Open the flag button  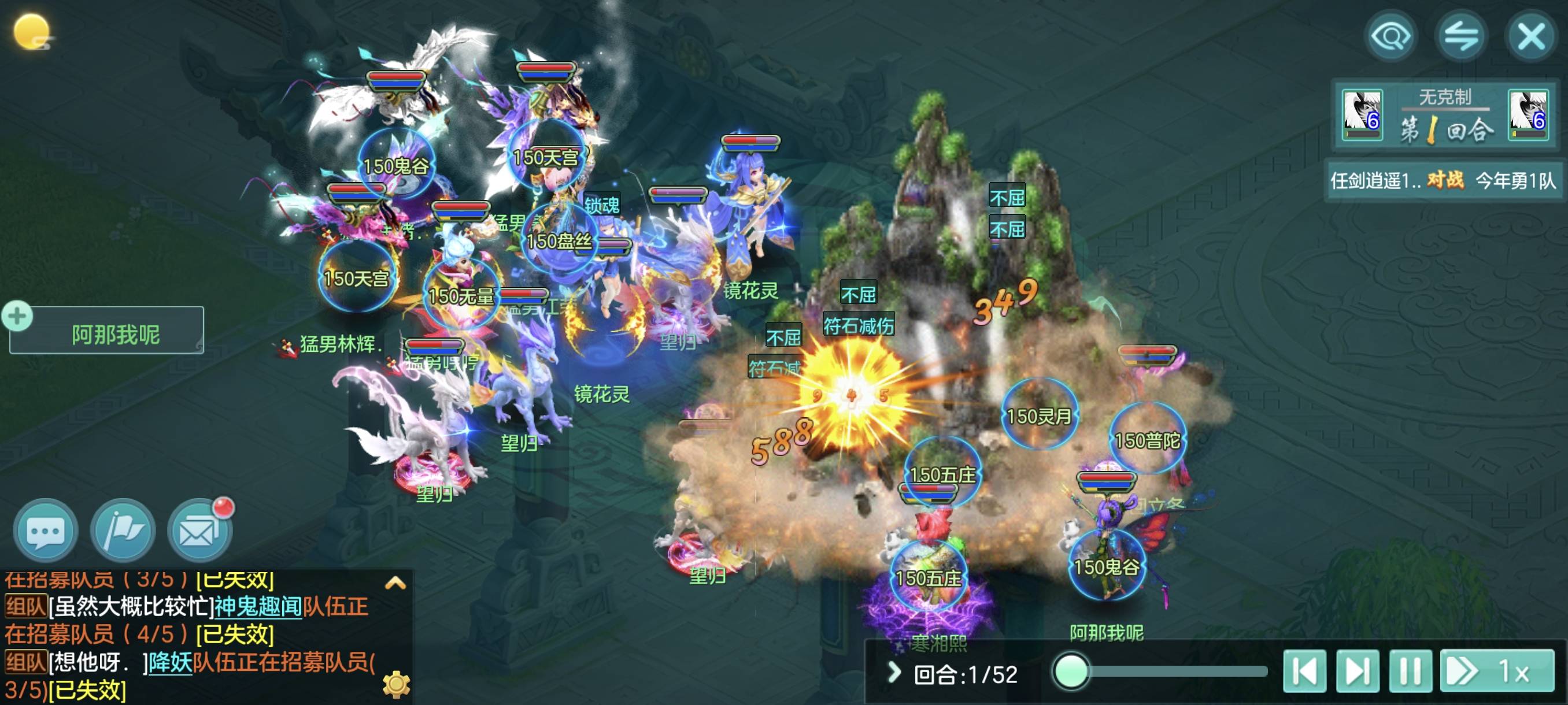123,530
